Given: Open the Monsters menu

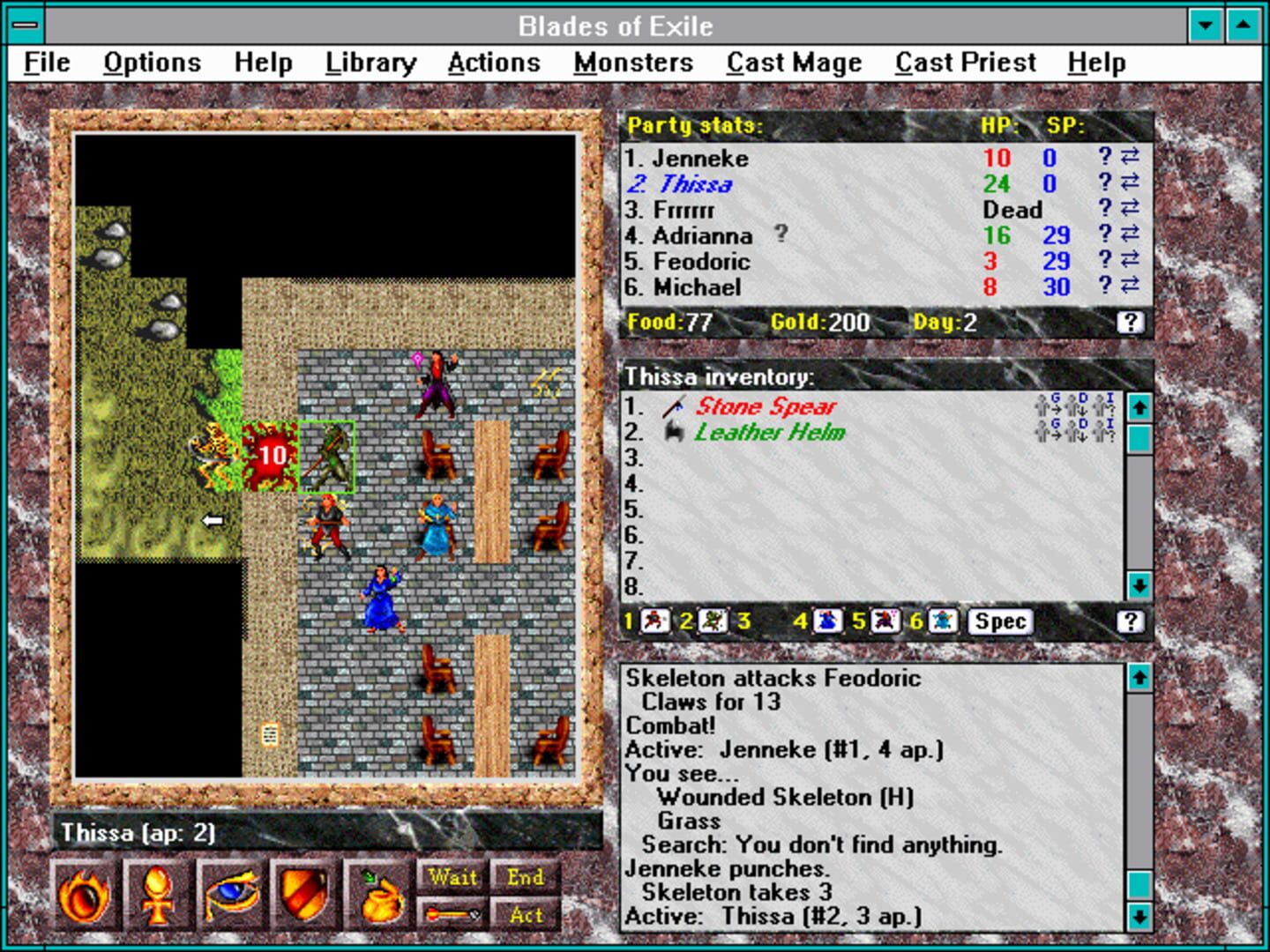Looking at the screenshot, I should (632, 62).
